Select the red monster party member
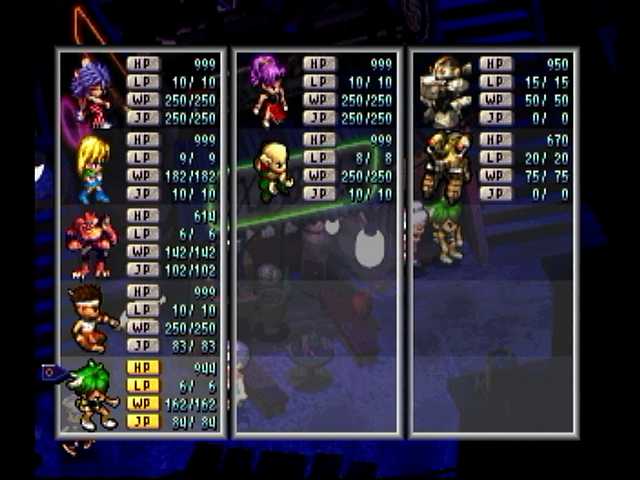Image resolution: width=640 pixels, height=480 pixels. point(92,244)
